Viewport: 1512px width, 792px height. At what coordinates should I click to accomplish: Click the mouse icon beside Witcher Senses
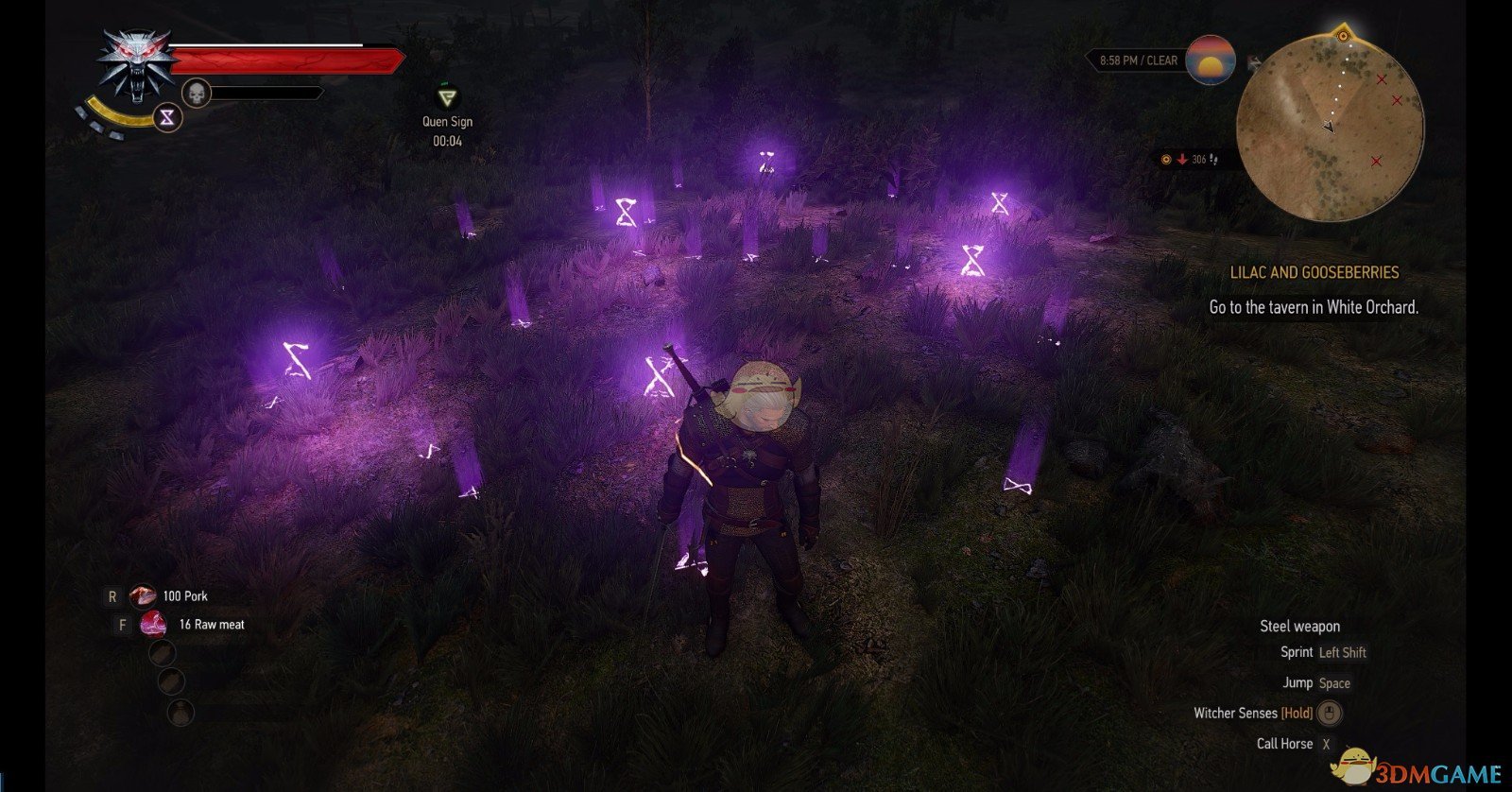click(1331, 714)
